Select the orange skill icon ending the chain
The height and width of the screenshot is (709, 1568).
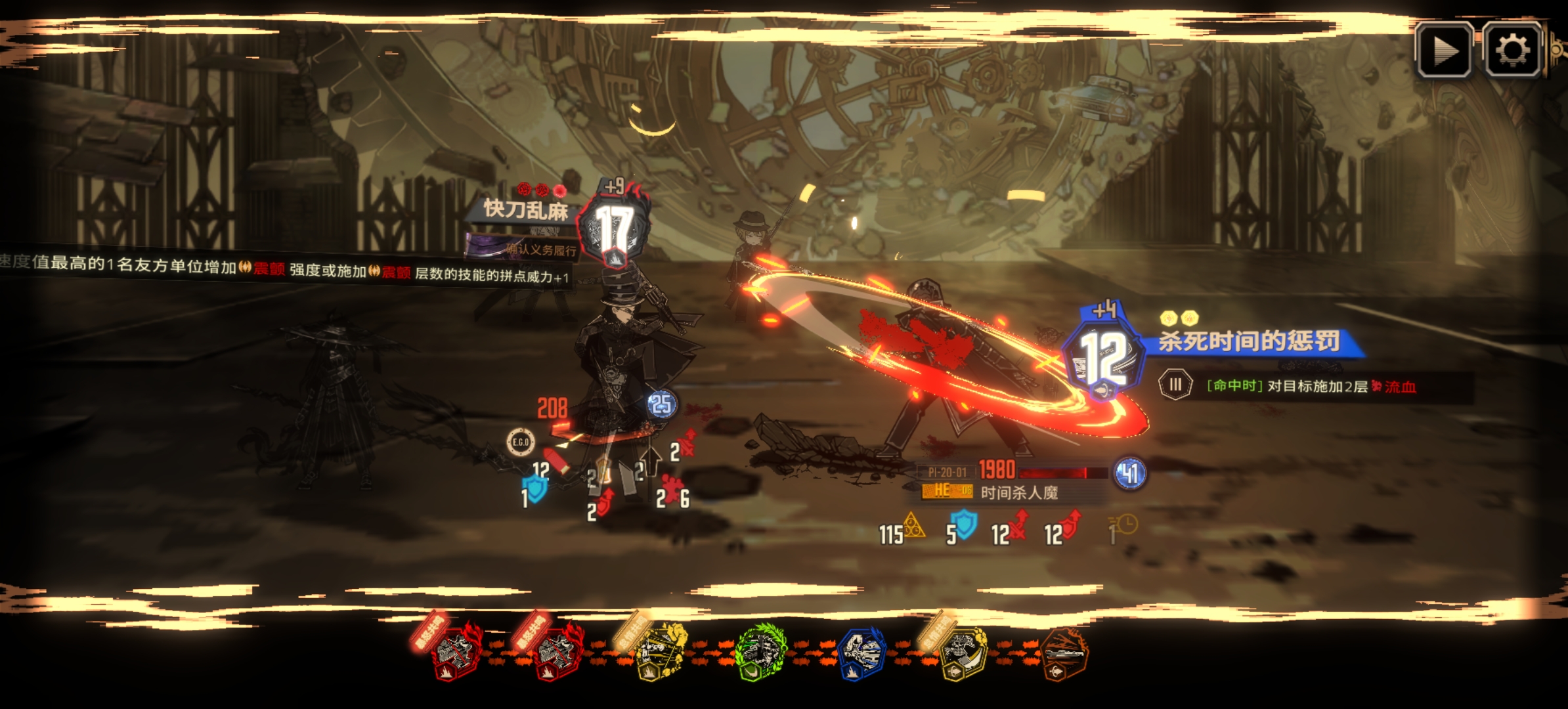(1064, 655)
